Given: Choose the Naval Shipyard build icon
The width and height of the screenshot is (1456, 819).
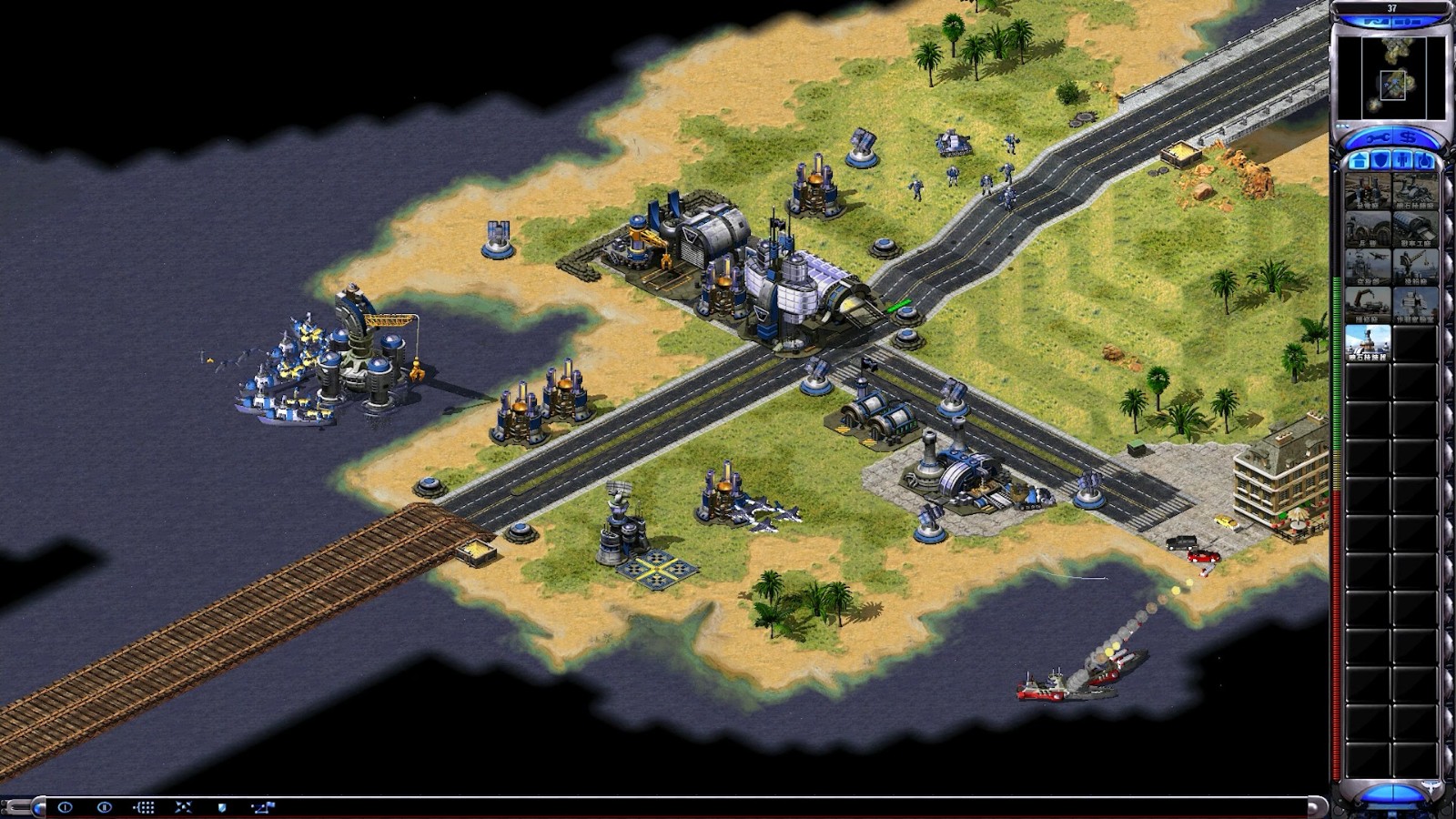Looking at the screenshot, I should pos(1415,268).
